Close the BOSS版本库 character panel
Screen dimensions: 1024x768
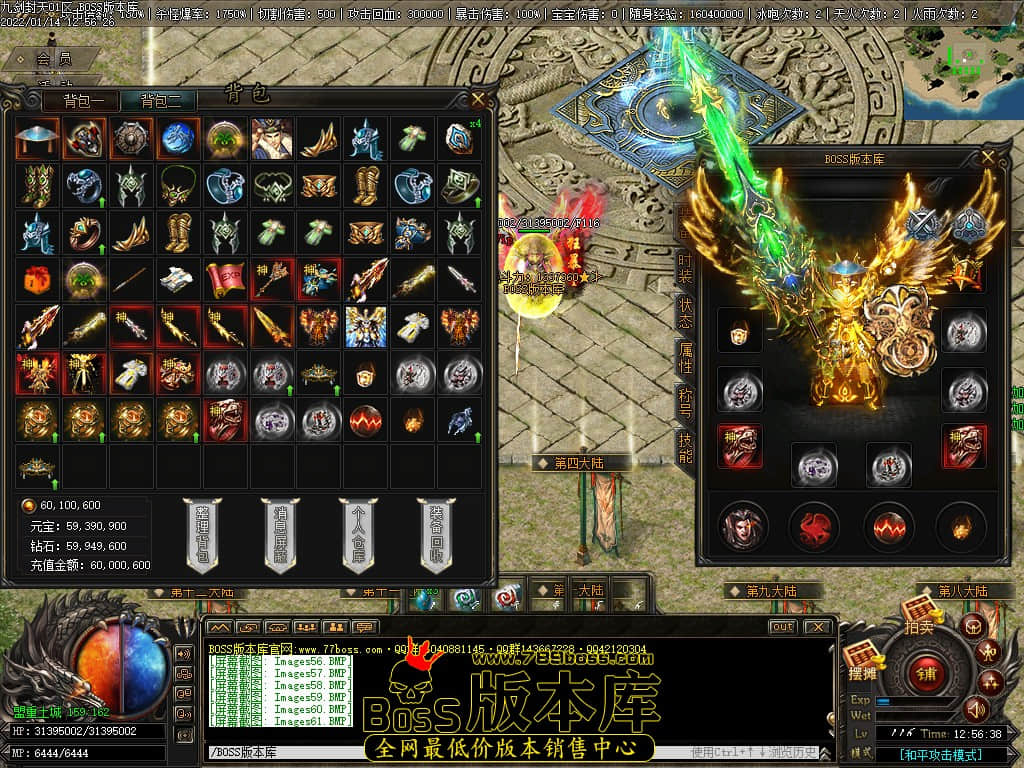coord(988,157)
